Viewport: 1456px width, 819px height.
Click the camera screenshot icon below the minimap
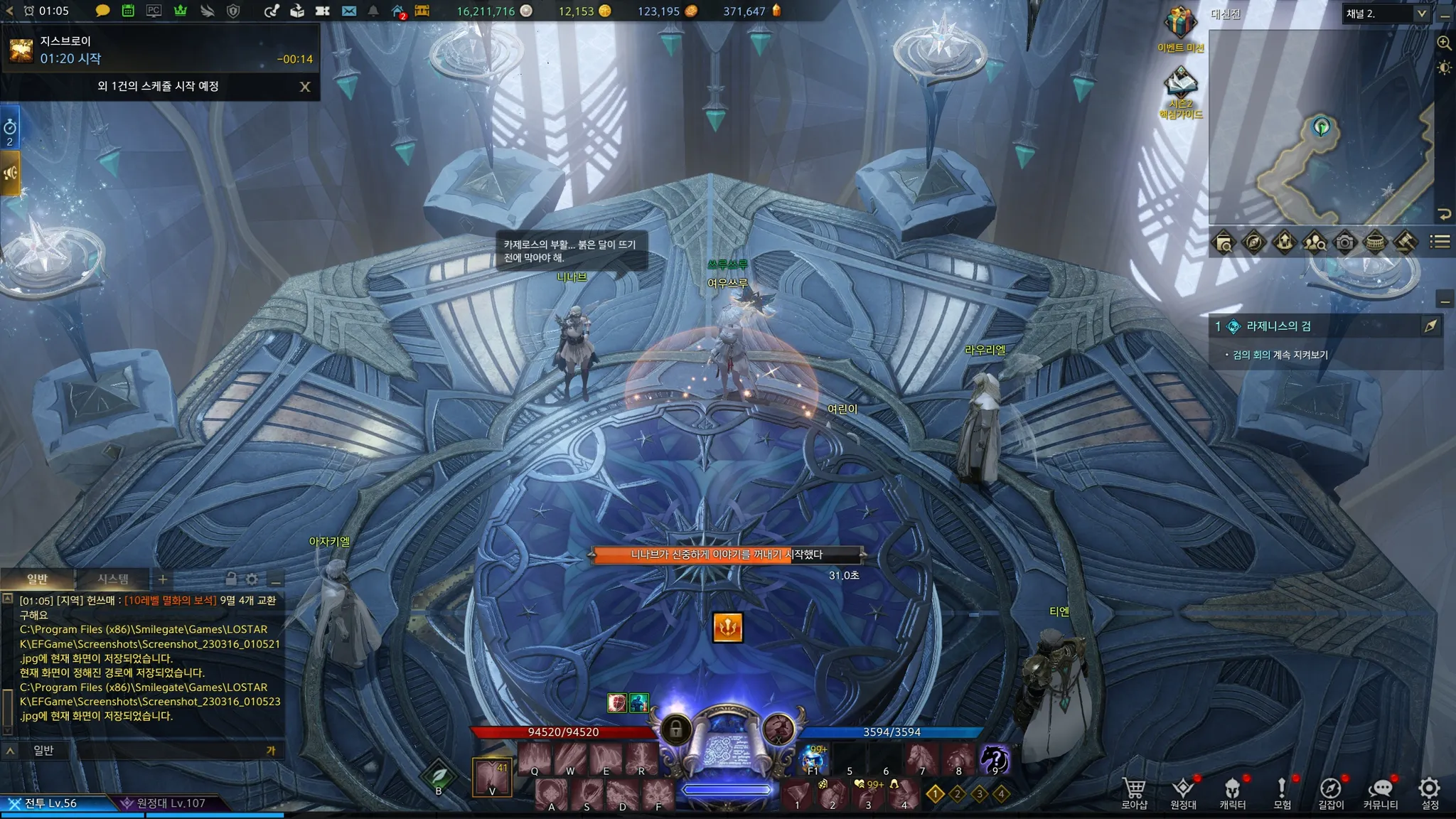[1344, 242]
